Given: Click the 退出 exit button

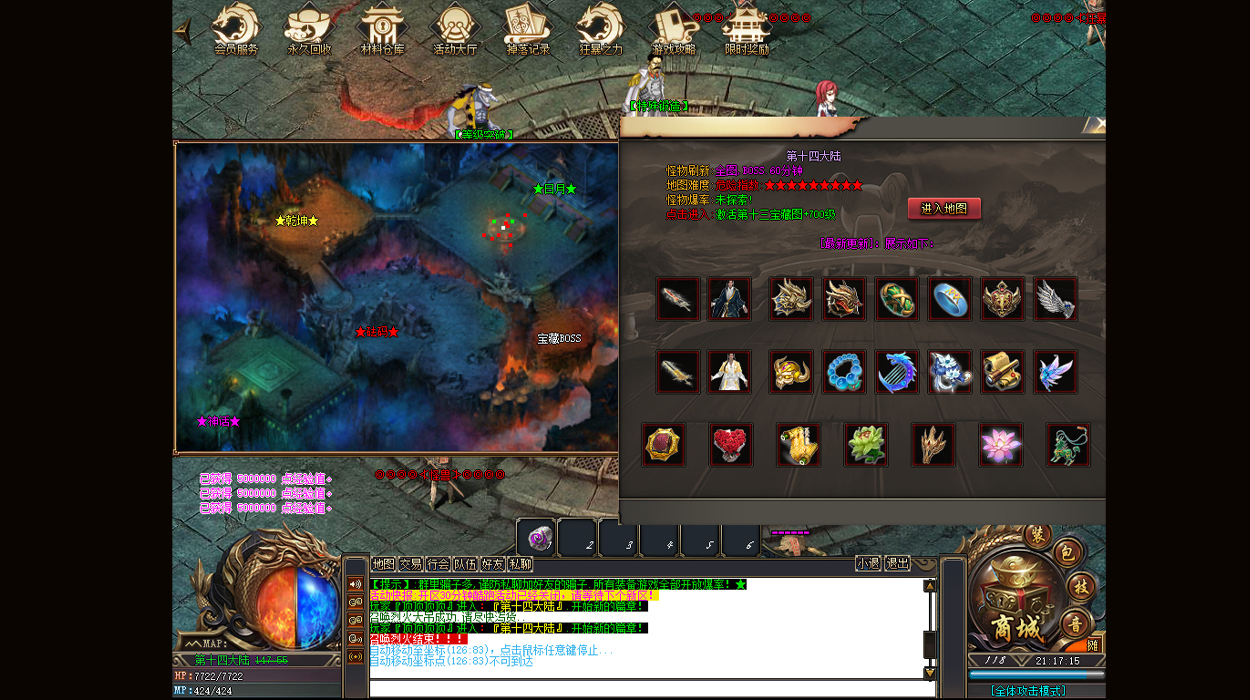Looking at the screenshot, I should click(898, 563).
